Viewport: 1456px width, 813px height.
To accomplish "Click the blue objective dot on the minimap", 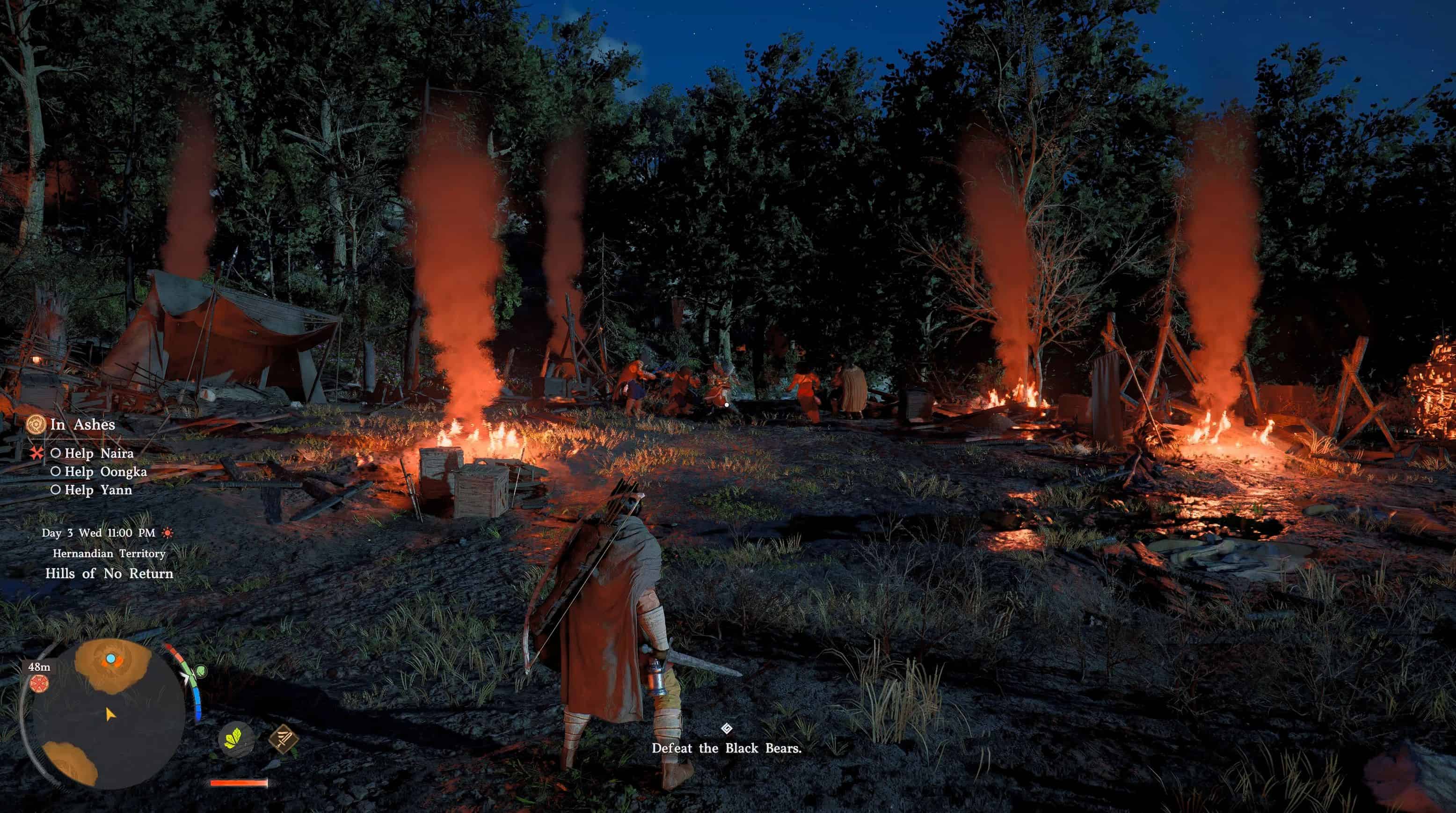I will click(111, 659).
